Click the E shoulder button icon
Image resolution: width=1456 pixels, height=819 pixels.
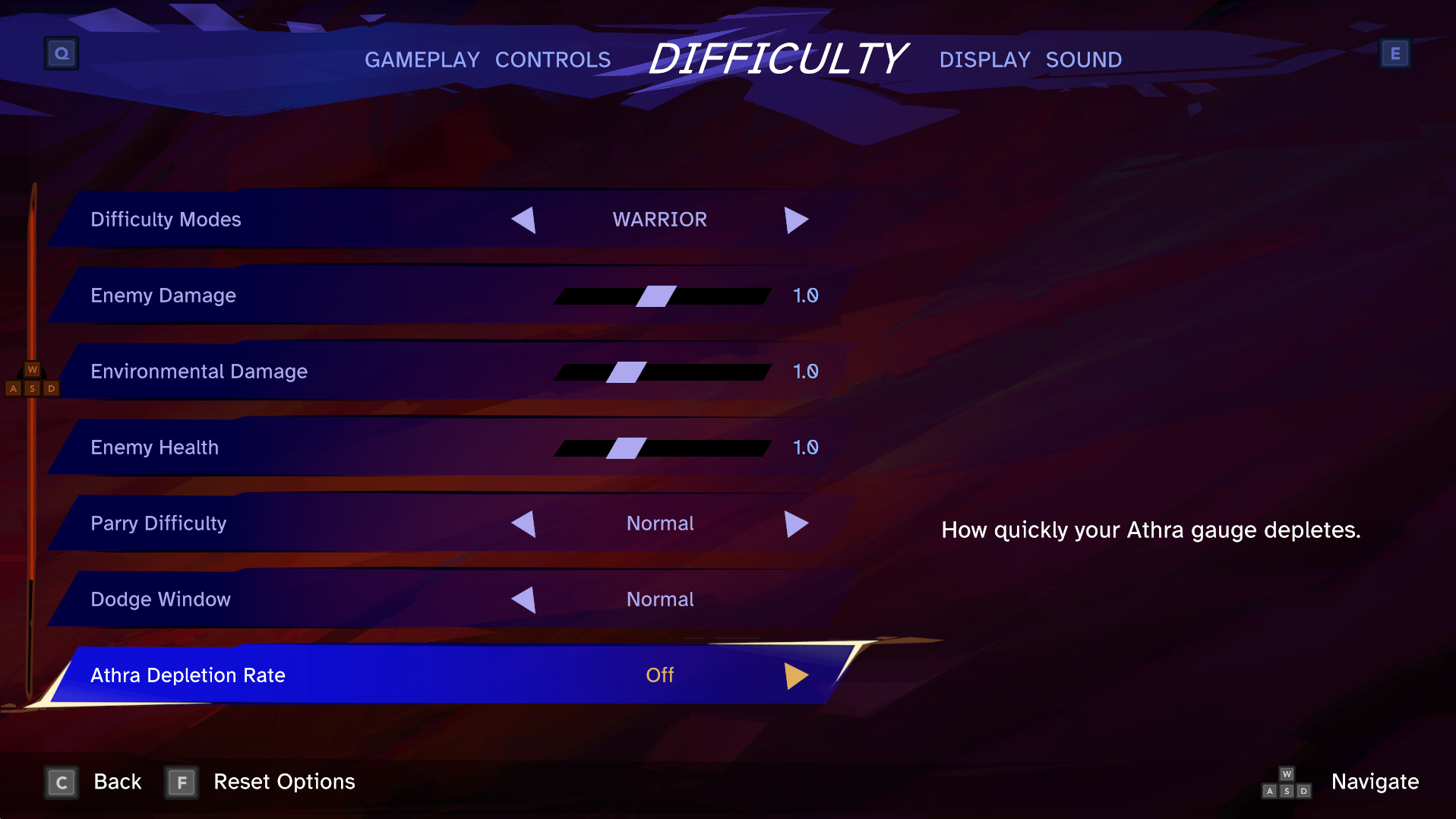pyautogui.click(x=1394, y=53)
